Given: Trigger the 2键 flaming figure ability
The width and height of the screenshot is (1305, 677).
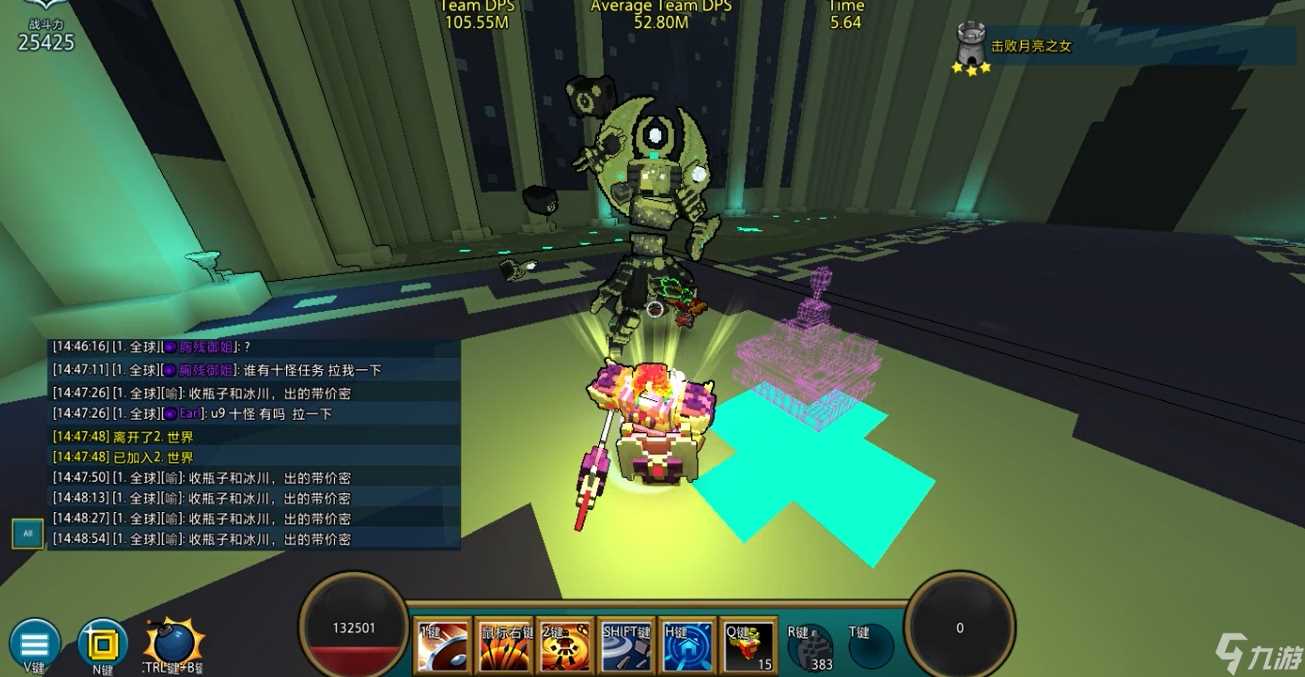Looking at the screenshot, I should click(565, 645).
